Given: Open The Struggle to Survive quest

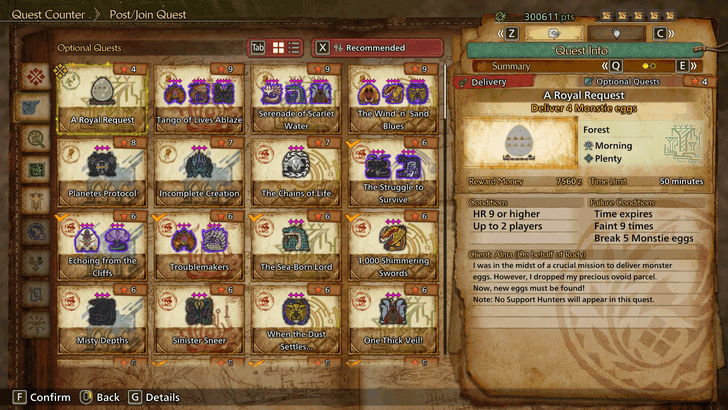Looking at the screenshot, I should click(393, 171).
